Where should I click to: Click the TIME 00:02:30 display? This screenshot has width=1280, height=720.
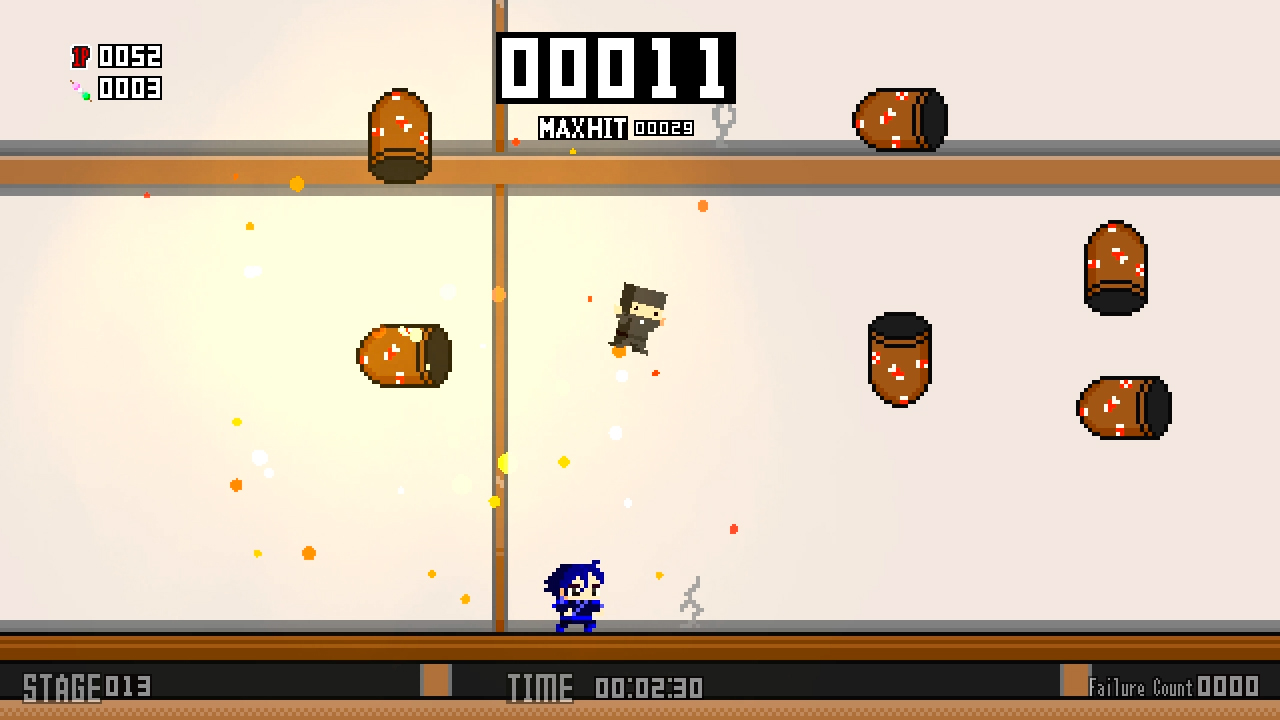[x=605, y=686]
